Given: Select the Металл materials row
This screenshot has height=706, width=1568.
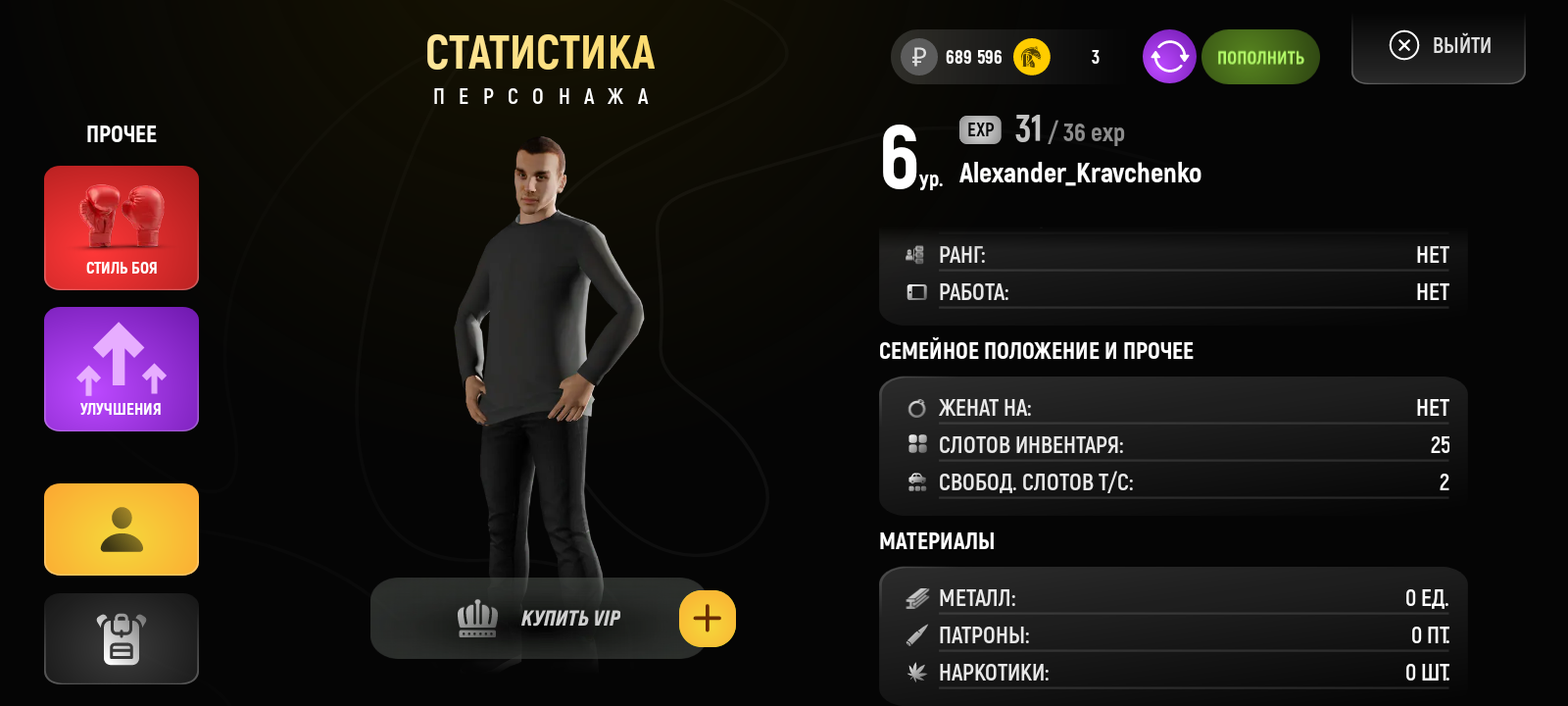Looking at the screenshot, I should click(x=1176, y=598).
